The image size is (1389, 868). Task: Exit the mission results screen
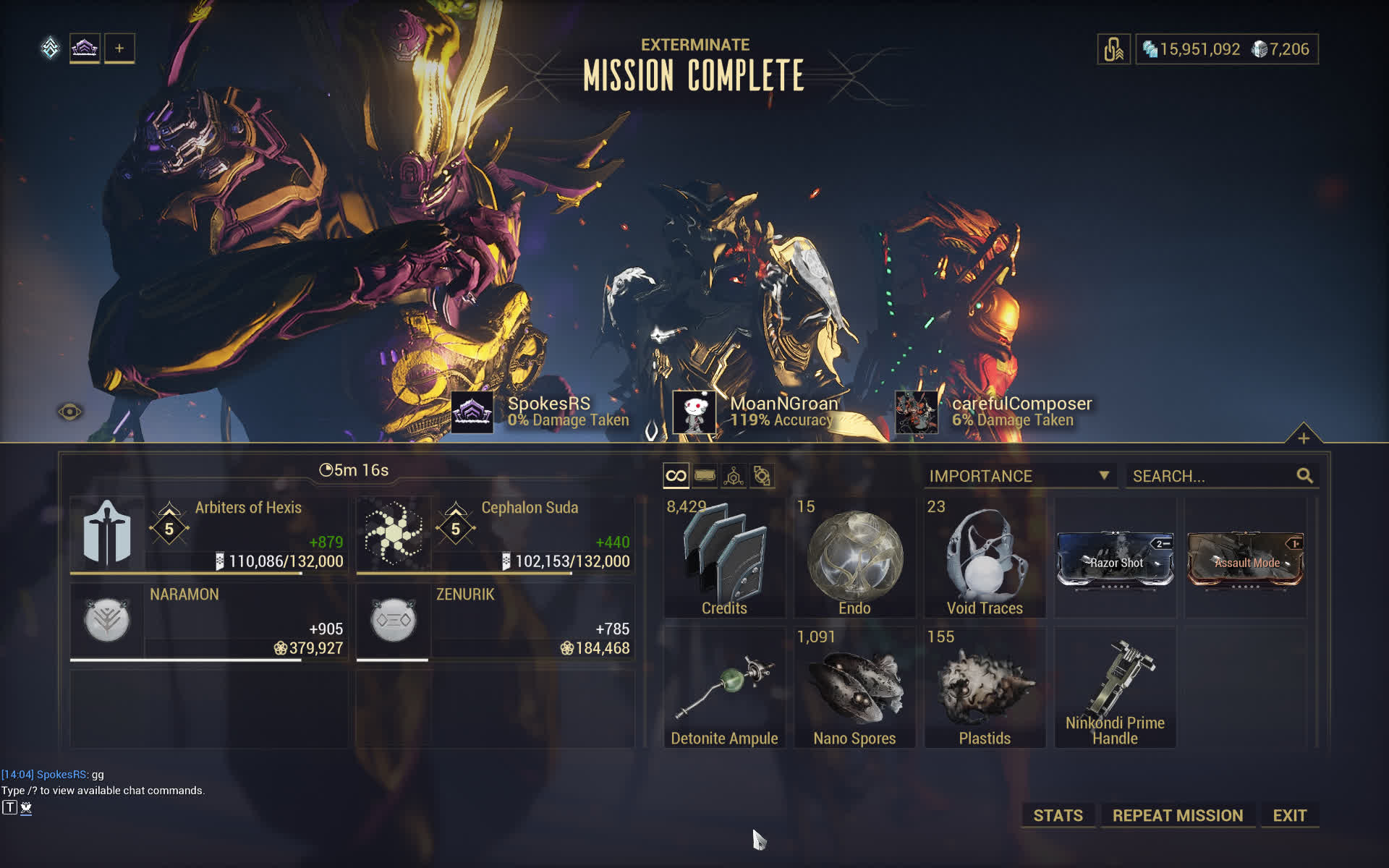coord(1289,815)
